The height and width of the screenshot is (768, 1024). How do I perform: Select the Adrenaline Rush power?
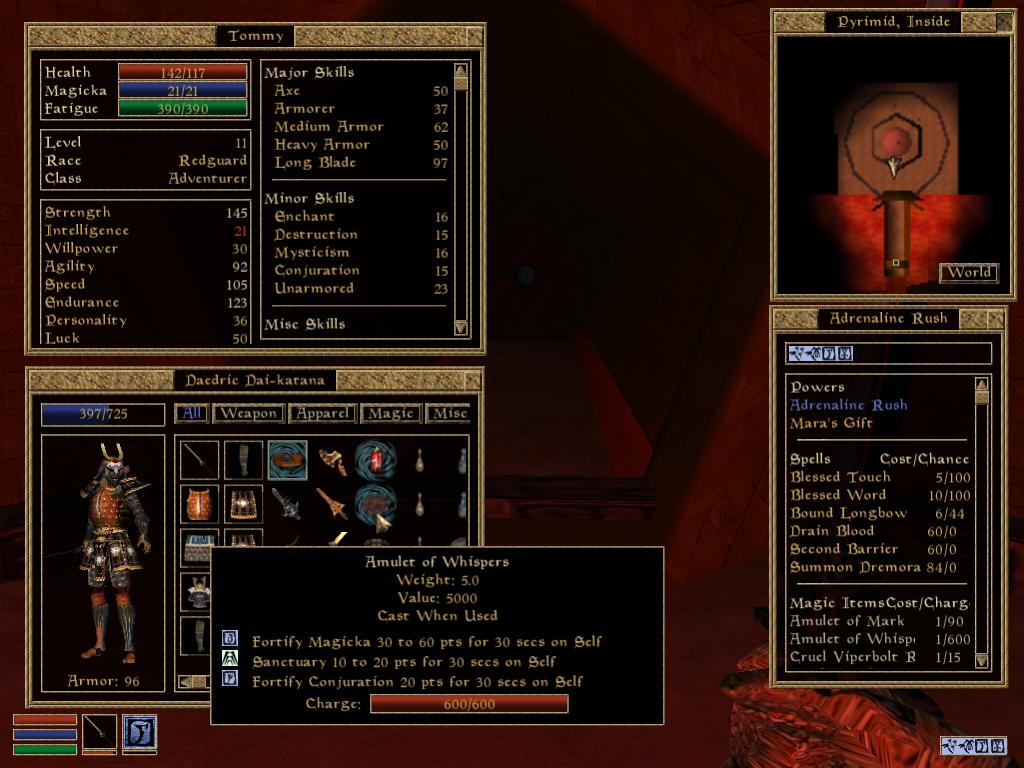(849, 405)
